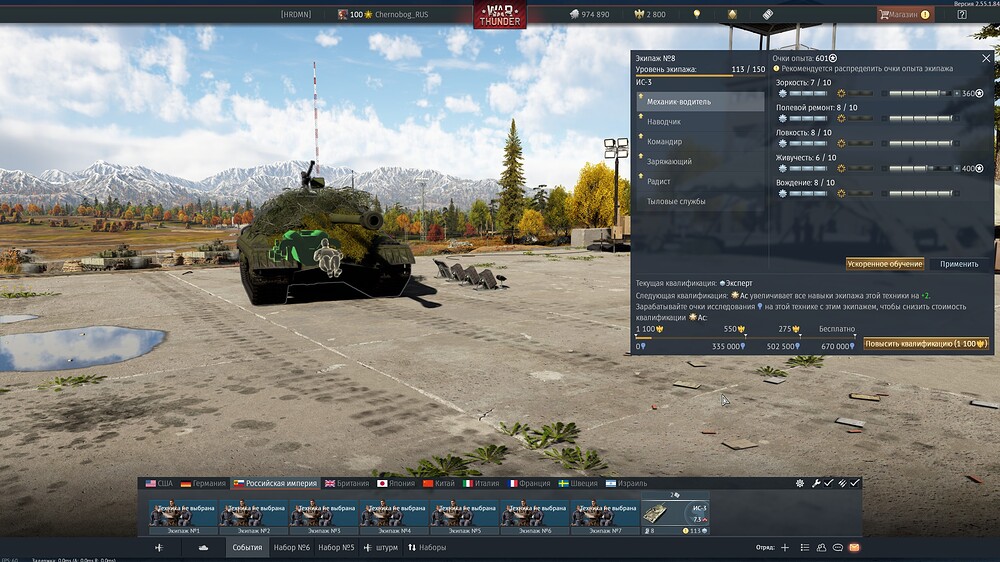Close the crew panel with the X
1000x562 pixels.
click(x=986, y=58)
